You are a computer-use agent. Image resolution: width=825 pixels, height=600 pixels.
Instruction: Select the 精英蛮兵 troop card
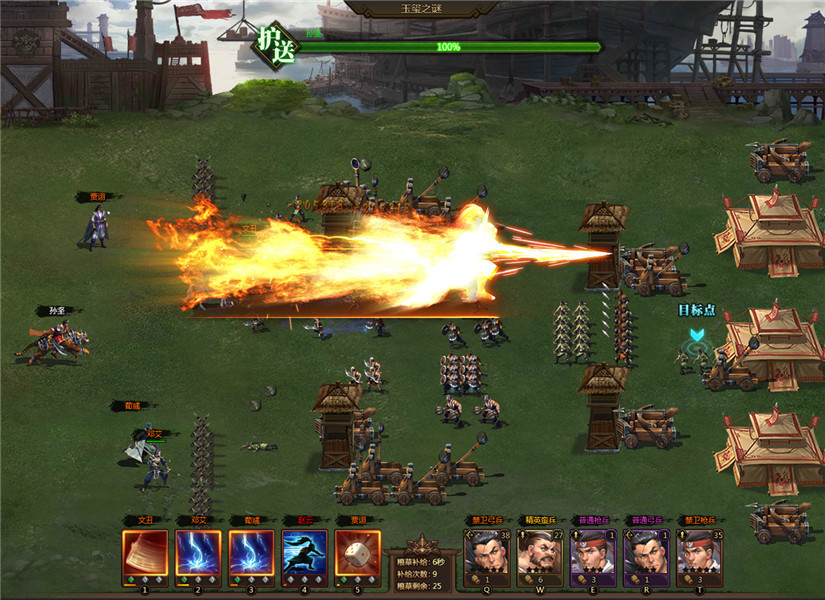coord(540,554)
